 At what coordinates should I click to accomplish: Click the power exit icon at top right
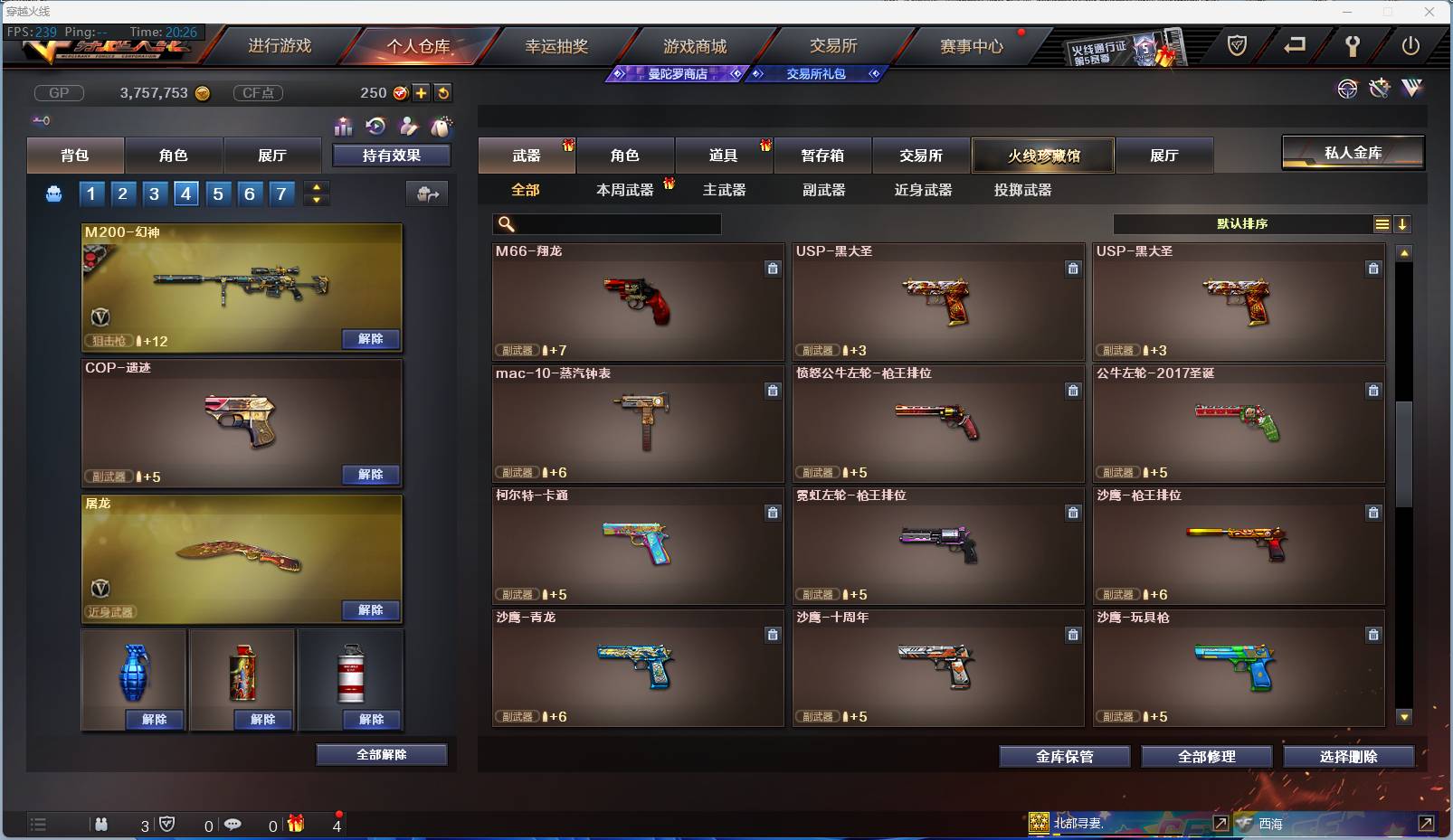click(x=1411, y=47)
